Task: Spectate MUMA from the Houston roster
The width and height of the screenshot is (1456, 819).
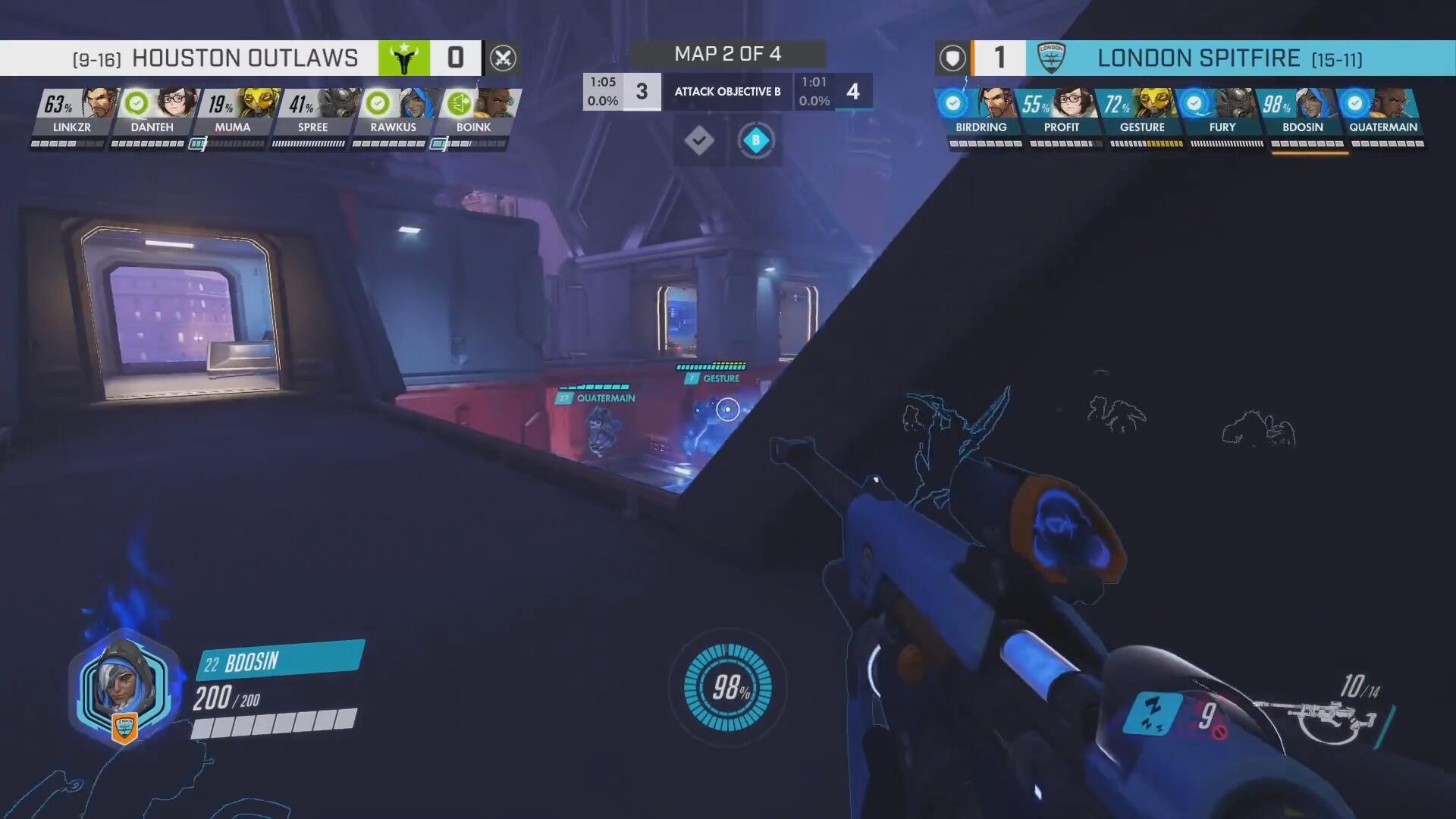Action: [233, 114]
